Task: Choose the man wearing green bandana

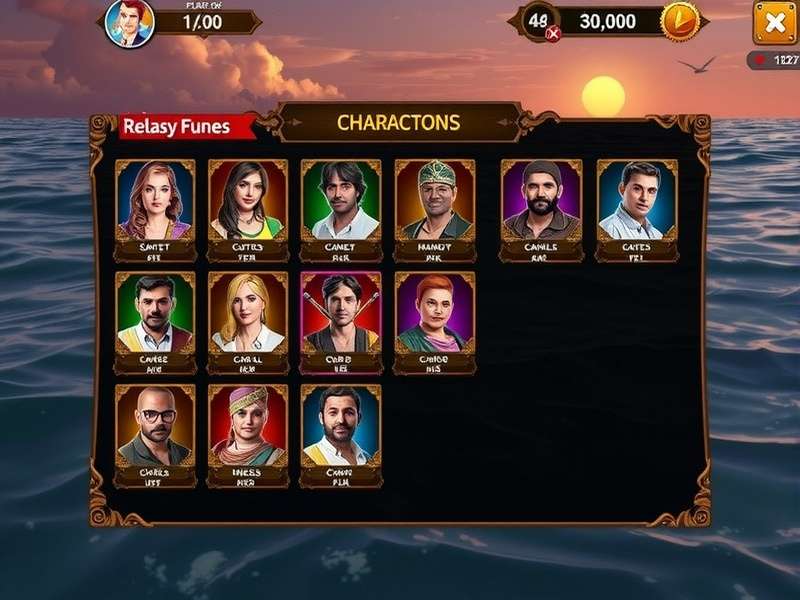Action: click(434, 209)
